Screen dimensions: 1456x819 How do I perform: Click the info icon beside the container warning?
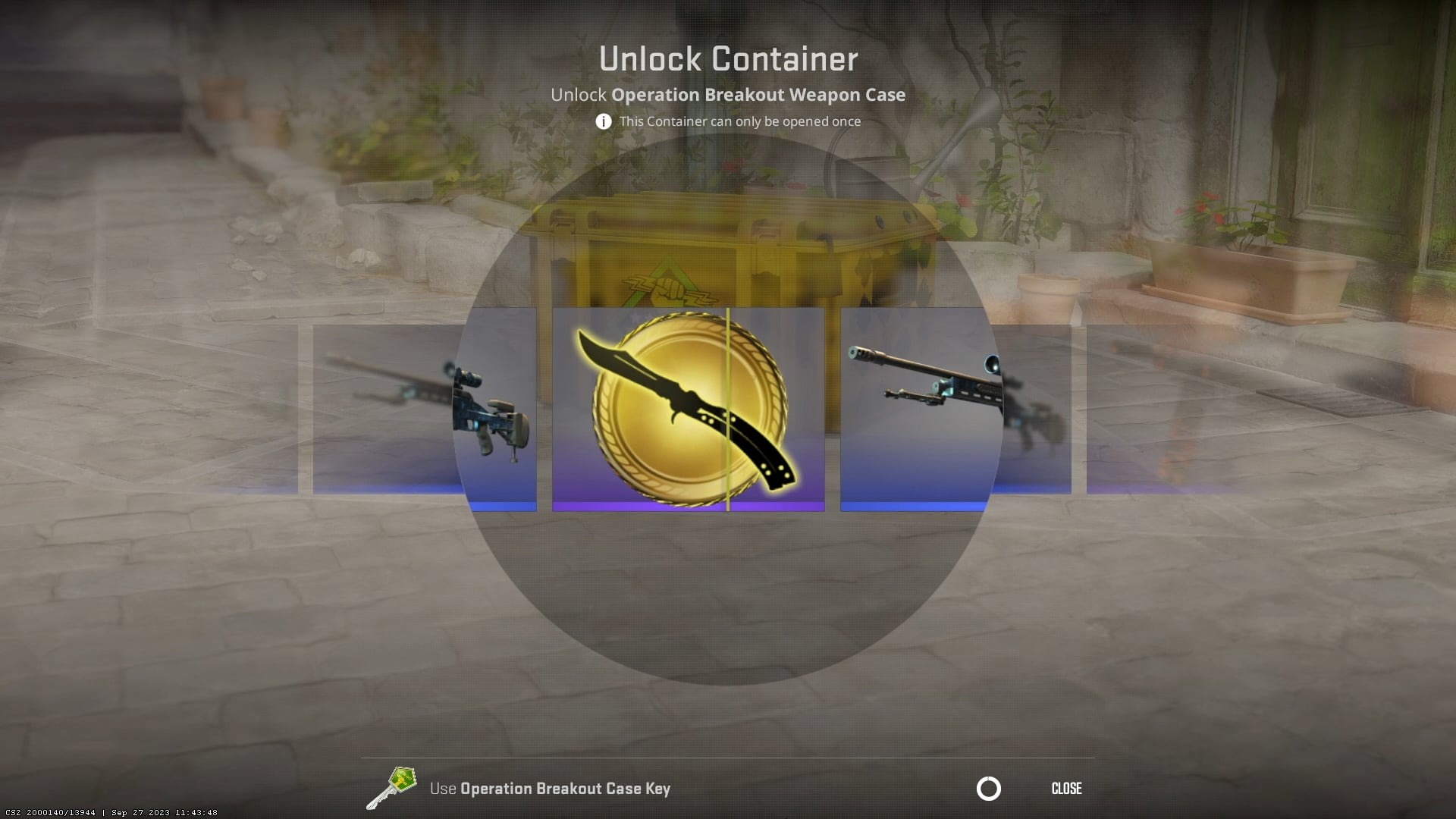click(x=603, y=121)
